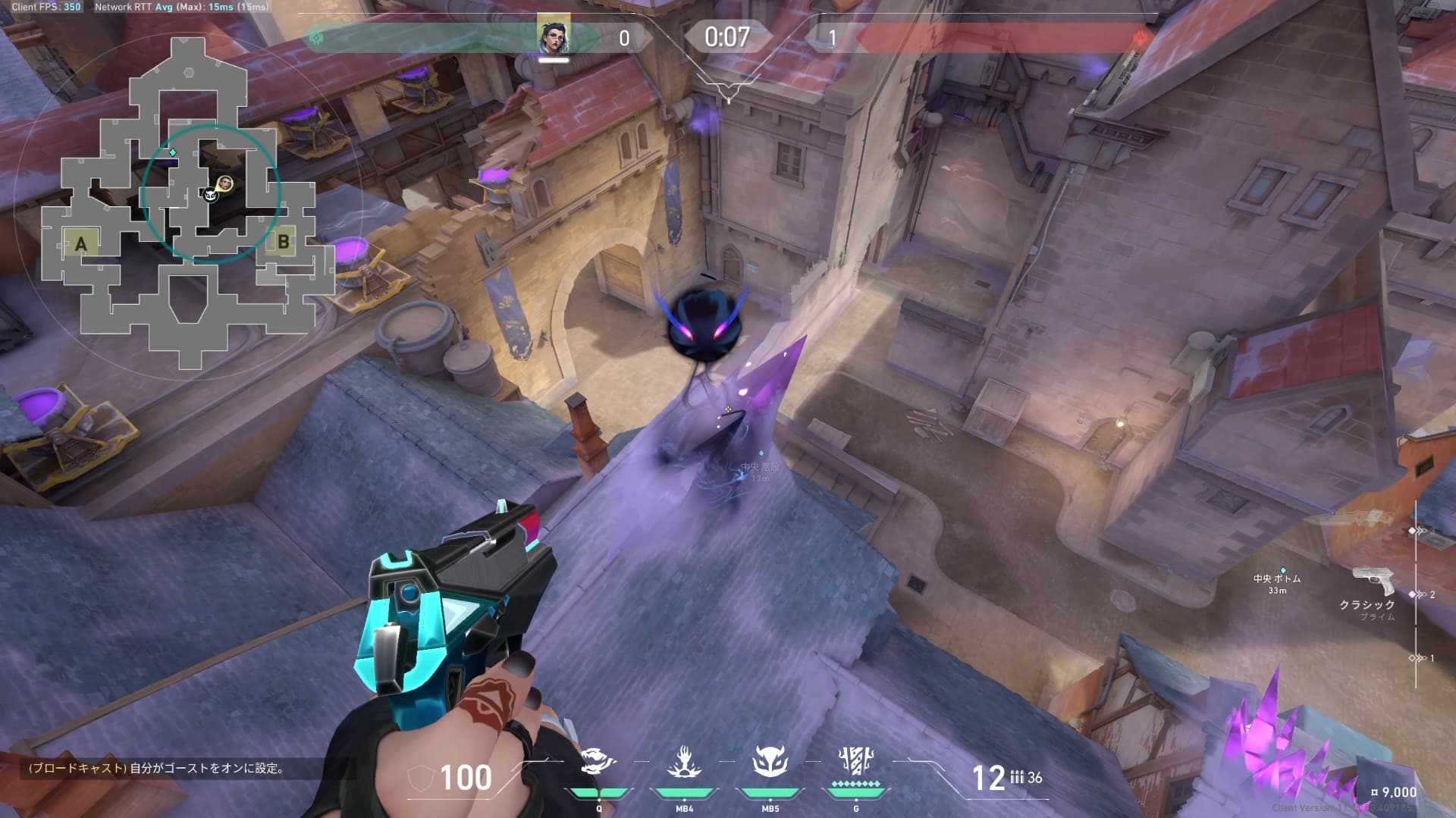Click the minimap in the corner
Screen dimensions: 1456x818
[x=187, y=203]
